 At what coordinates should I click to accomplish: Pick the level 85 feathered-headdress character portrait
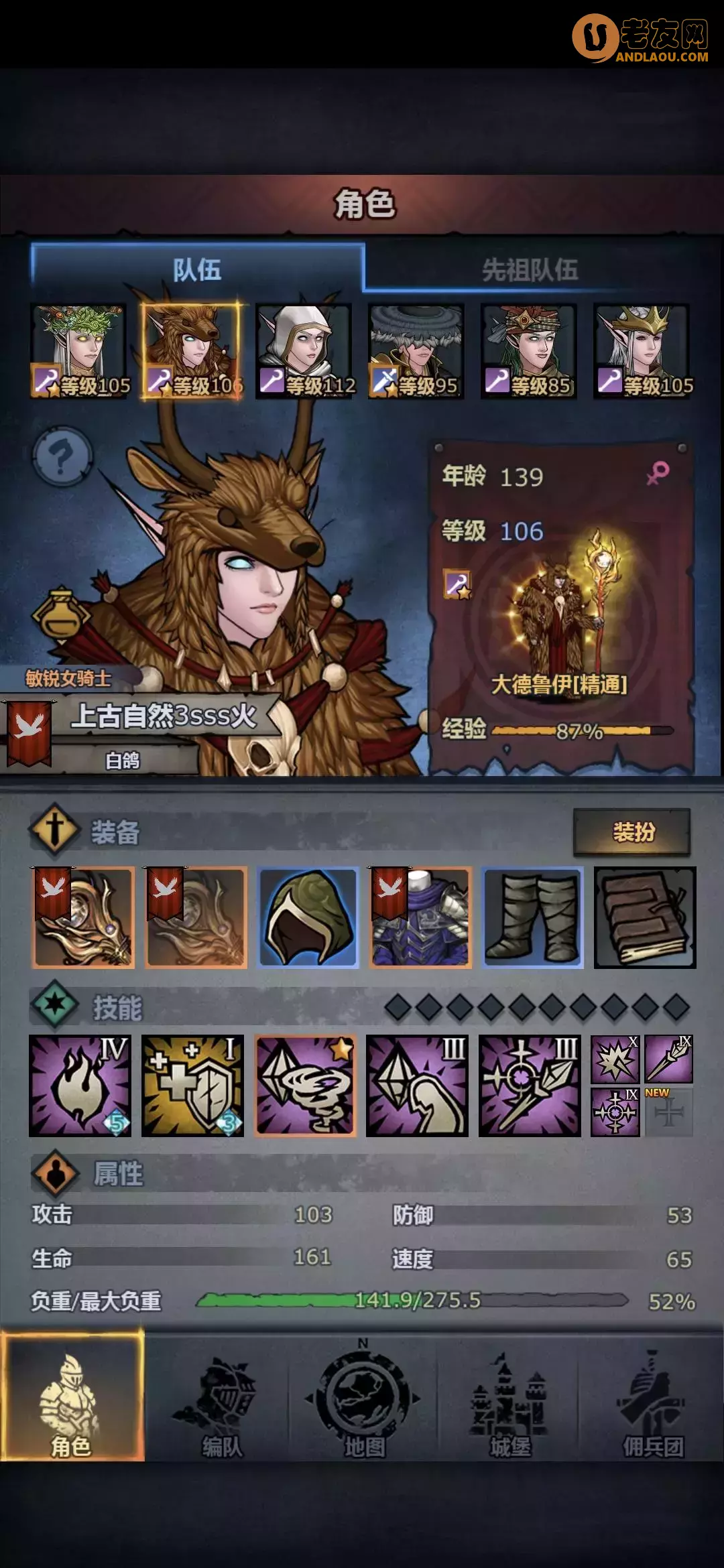click(530, 351)
